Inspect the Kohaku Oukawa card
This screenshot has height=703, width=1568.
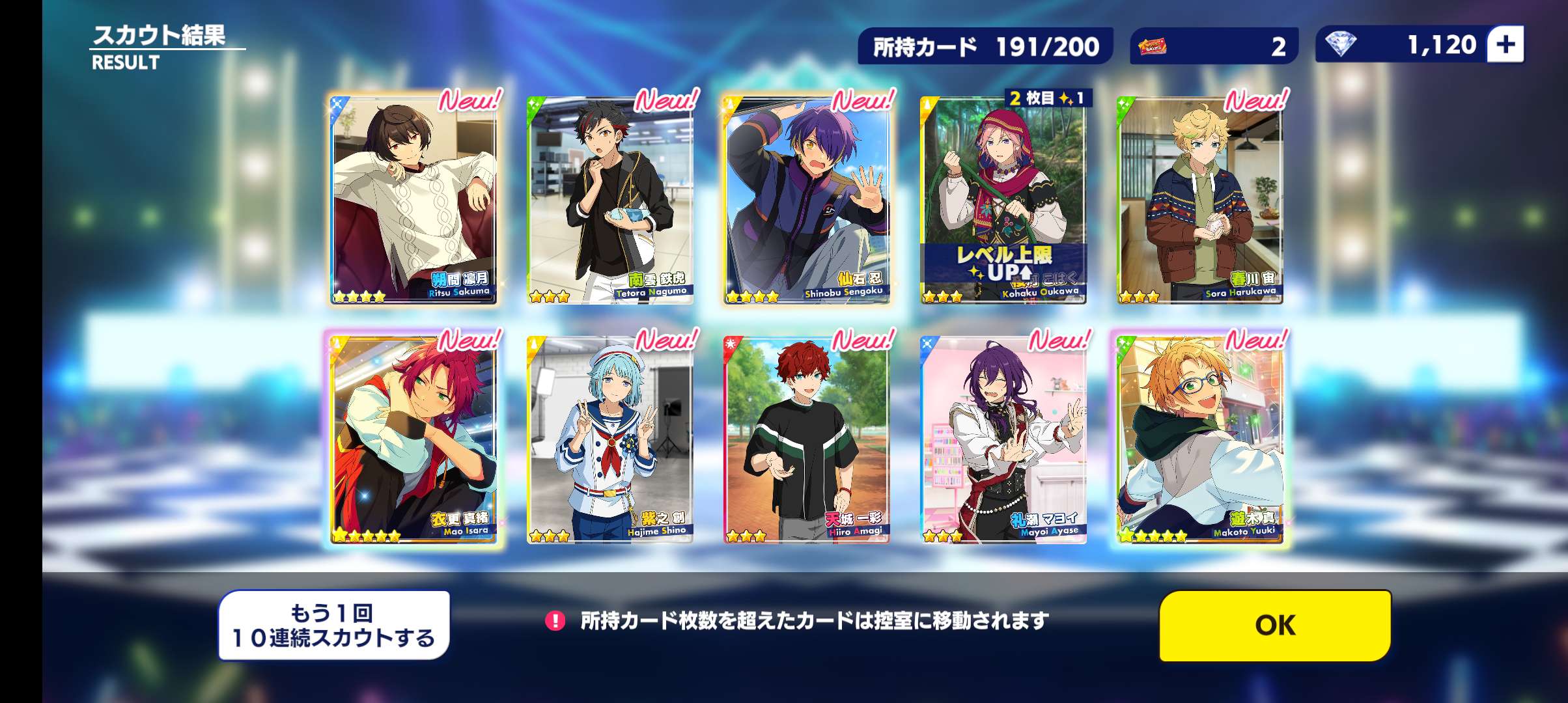[x=1003, y=199]
